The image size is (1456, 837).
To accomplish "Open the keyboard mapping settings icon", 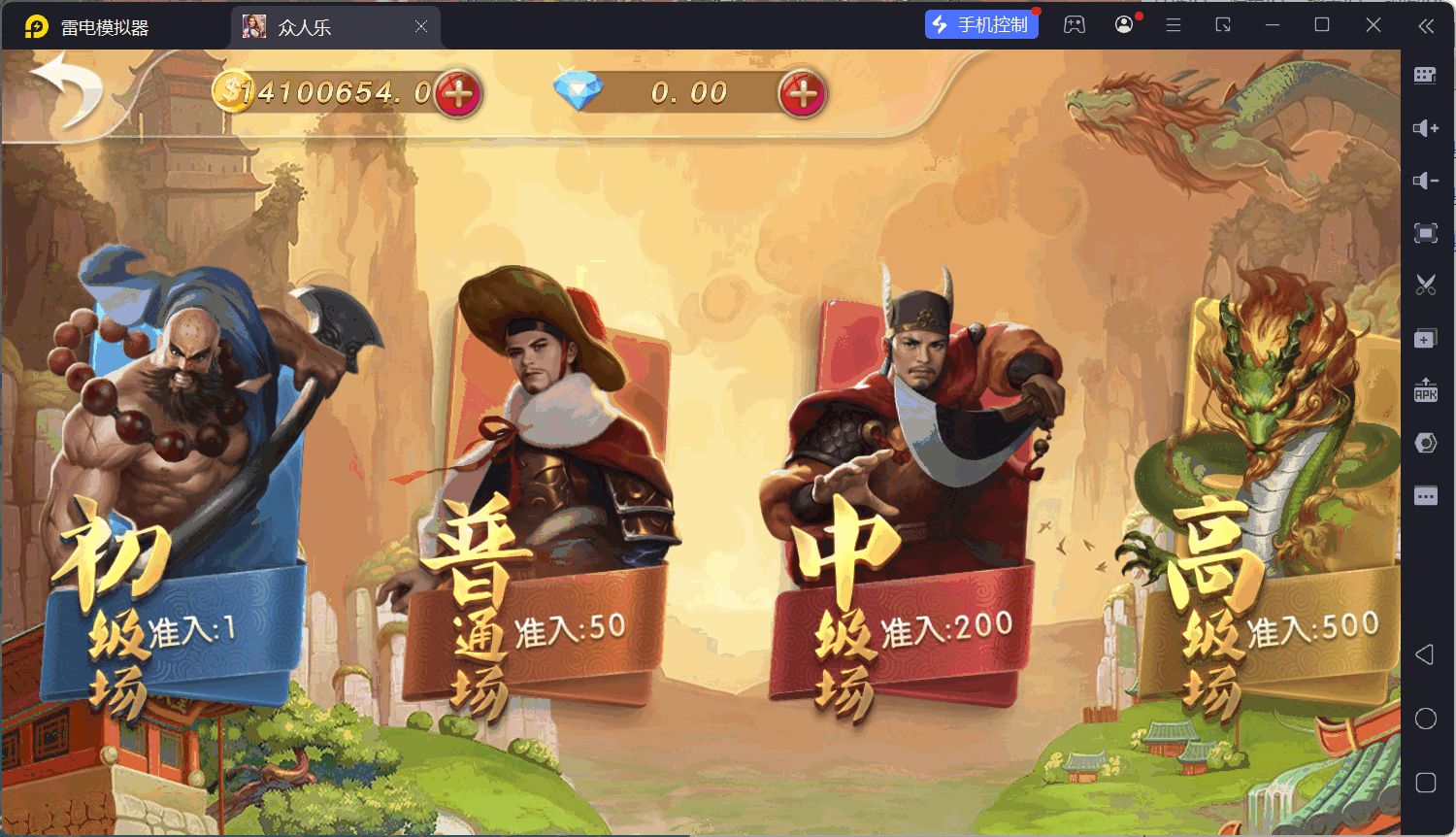I will click(x=1425, y=75).
